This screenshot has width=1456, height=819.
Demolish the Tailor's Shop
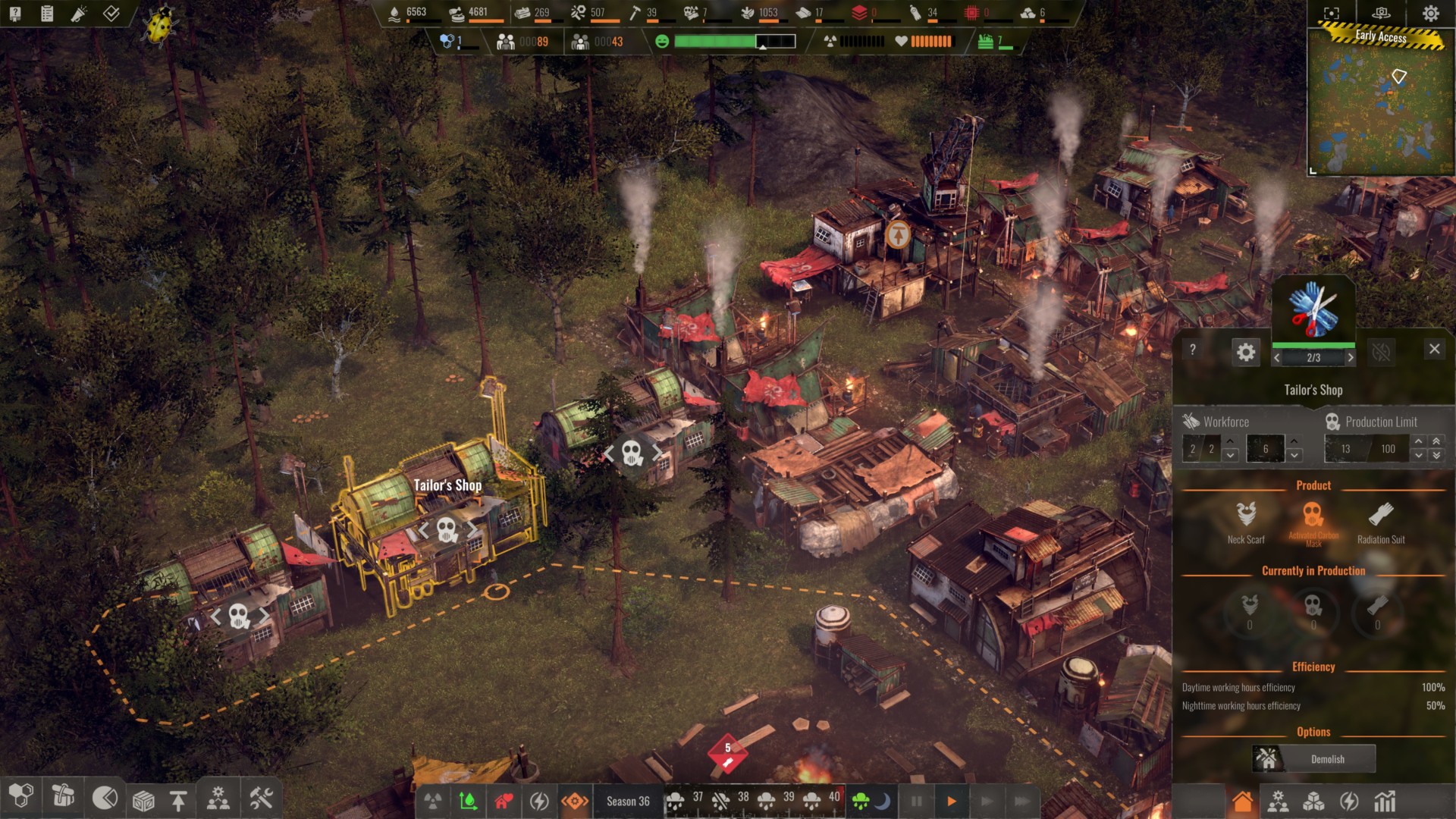point(1314,759)
